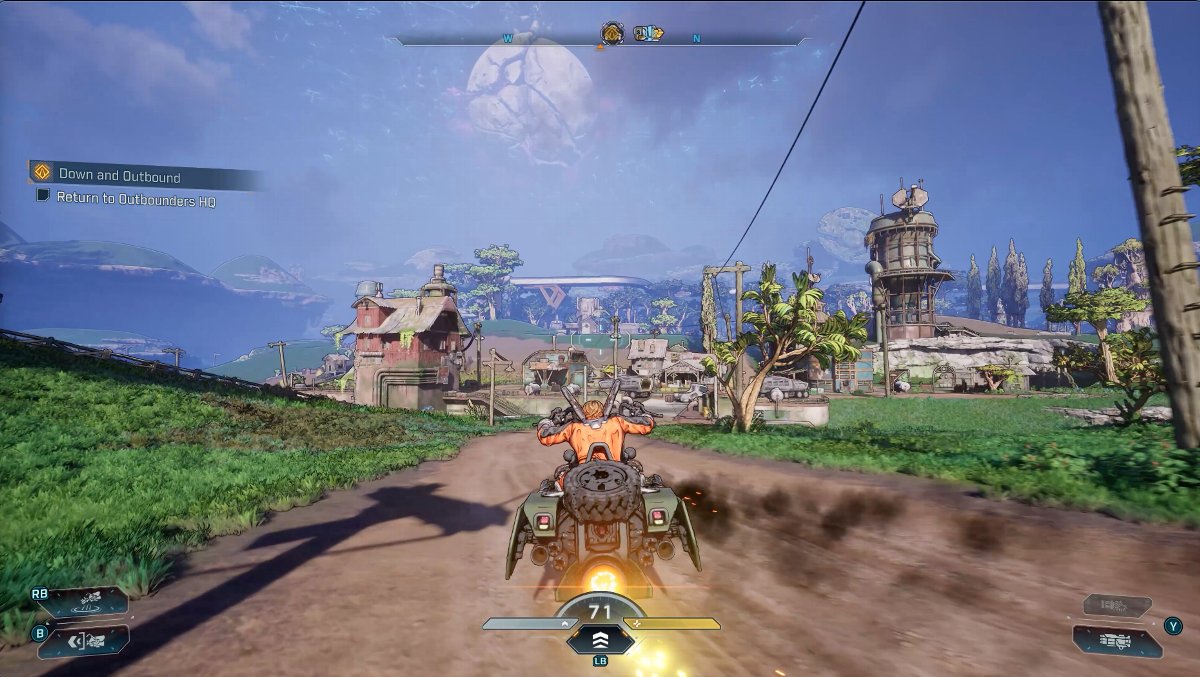Select the Down and Outbound quest tracker
Screen dimensions: 1200x677
pos(120,176)
